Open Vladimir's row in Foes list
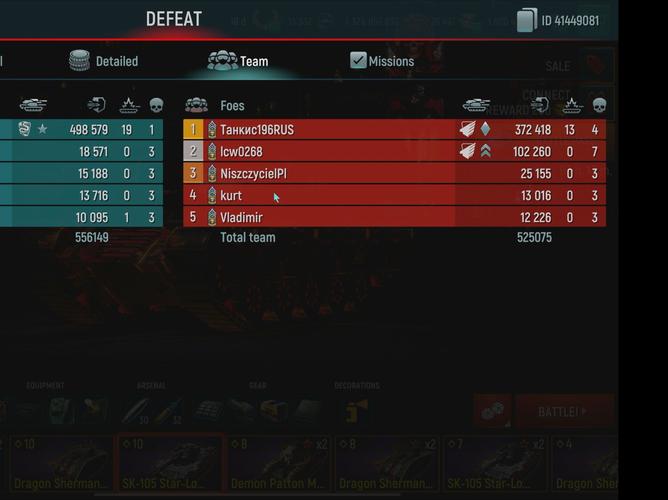 point(394,217)
